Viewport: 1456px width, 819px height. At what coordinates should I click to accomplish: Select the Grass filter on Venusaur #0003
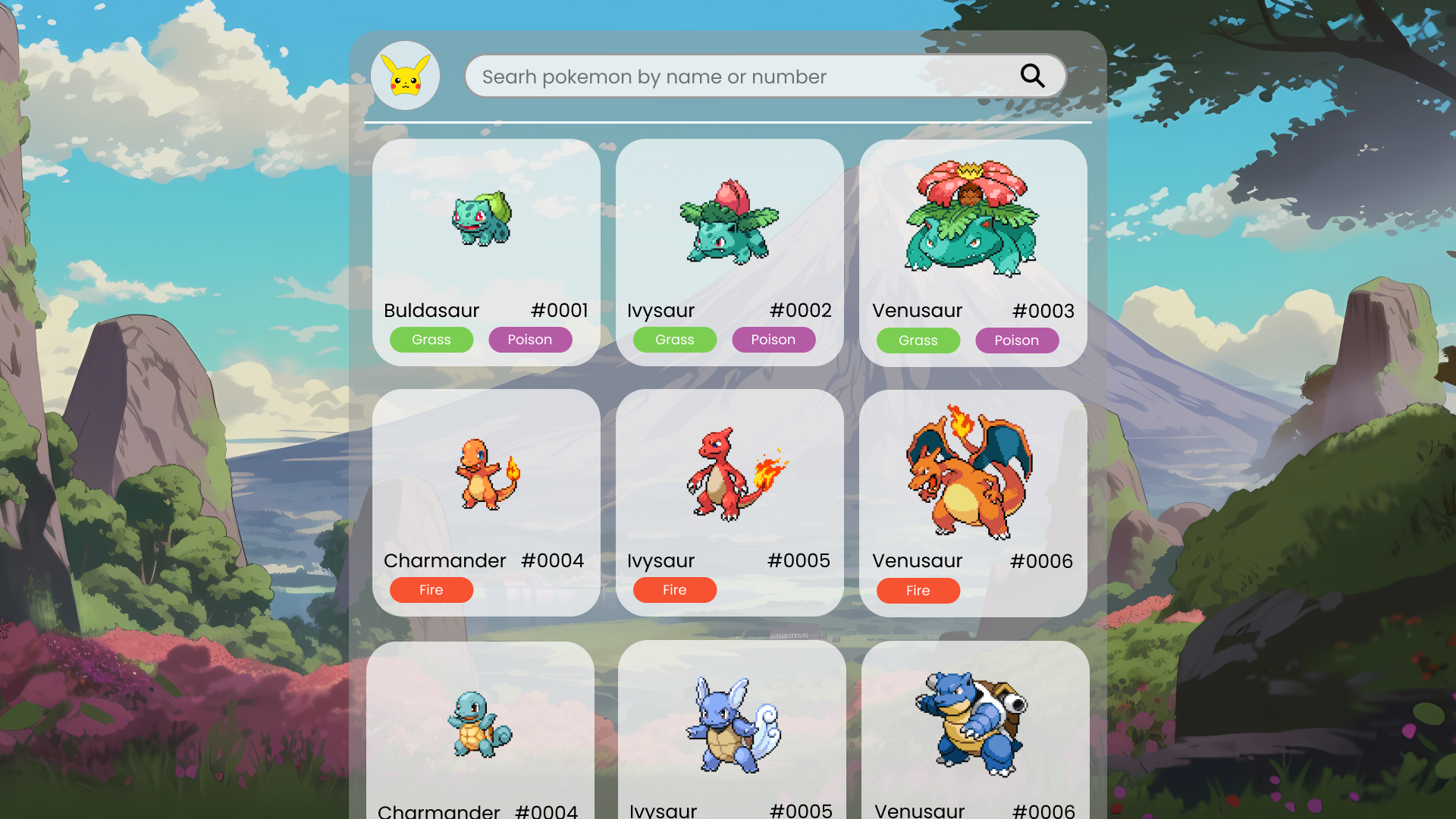[918, 340]
